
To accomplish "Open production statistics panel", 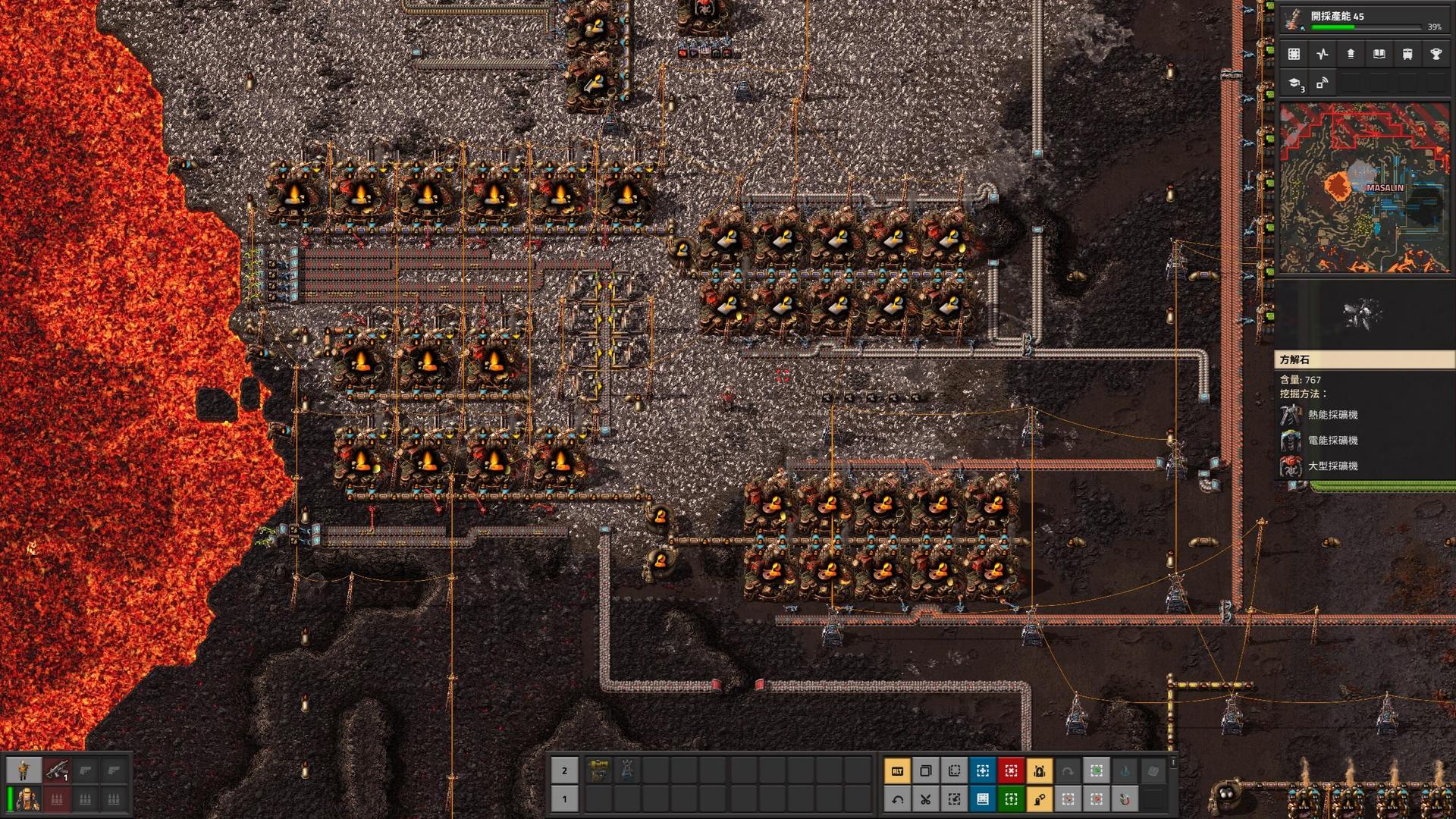I will 1321,54.
